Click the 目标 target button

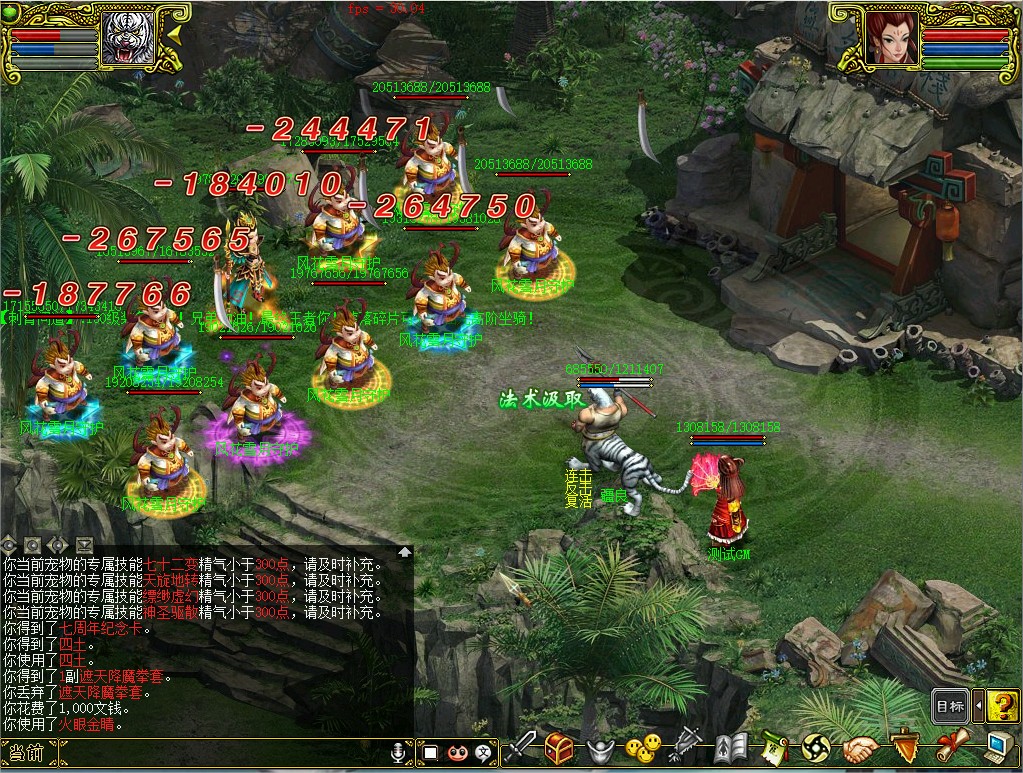coord(949,706)
